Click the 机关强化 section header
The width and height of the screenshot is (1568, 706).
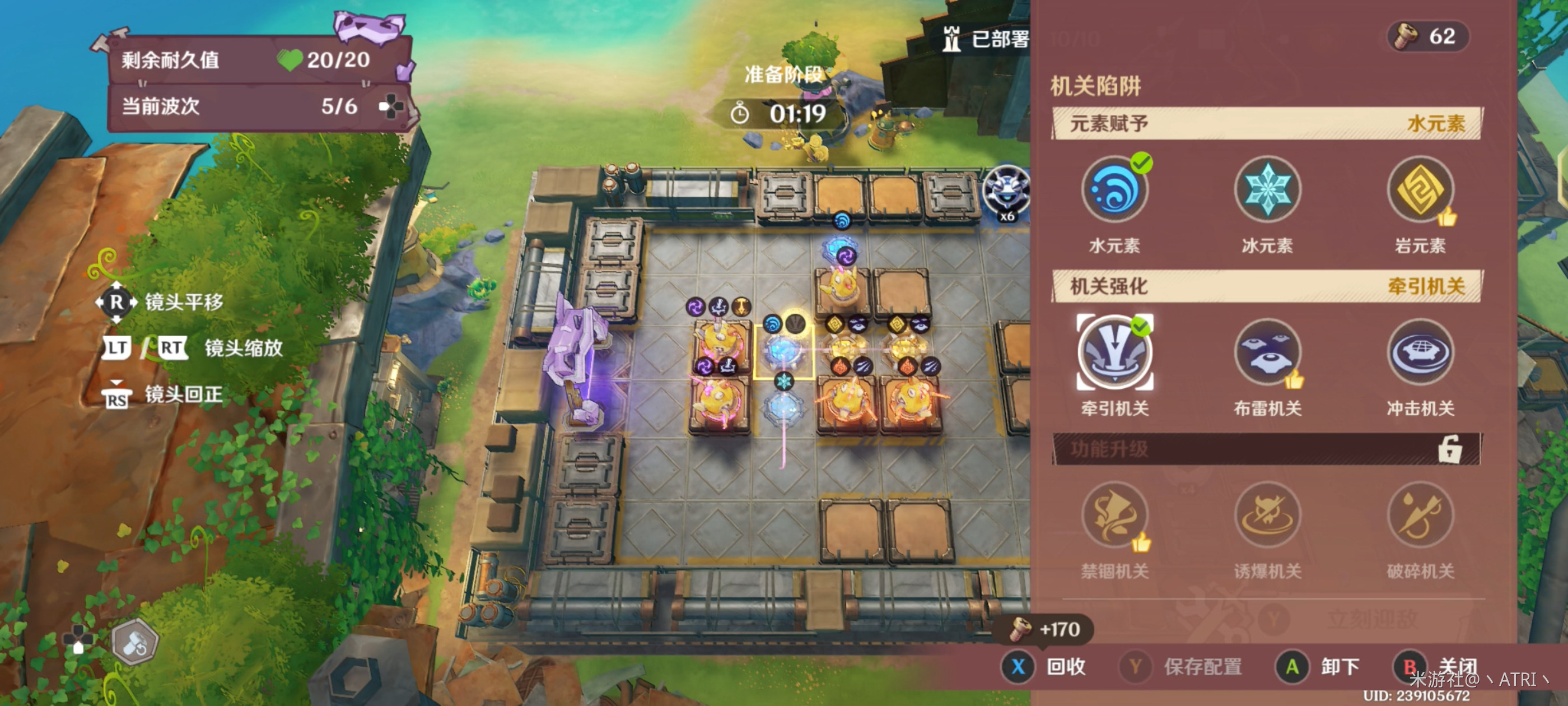[1266, 286]
